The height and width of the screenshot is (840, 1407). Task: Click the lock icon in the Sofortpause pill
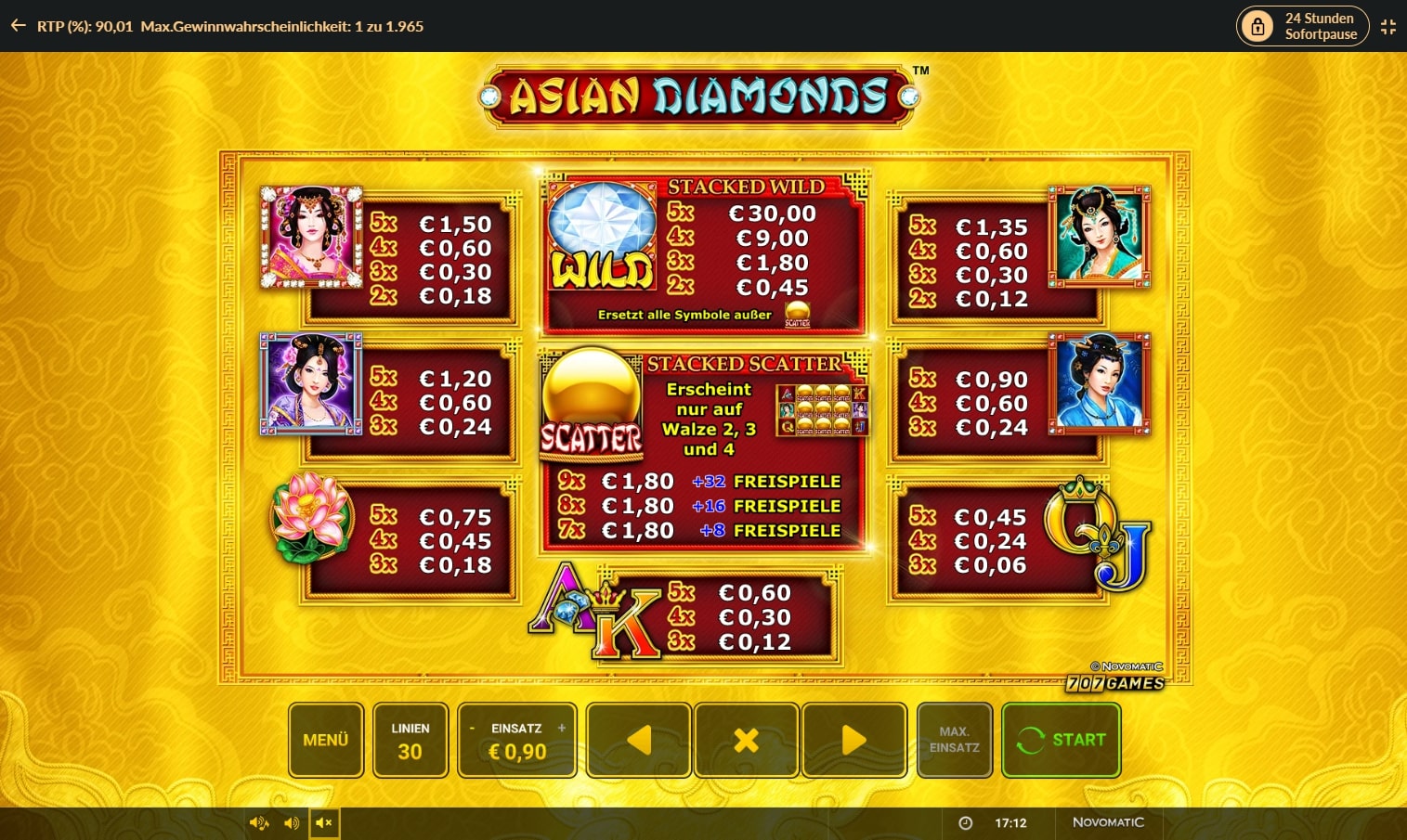tap(1258, 26)
